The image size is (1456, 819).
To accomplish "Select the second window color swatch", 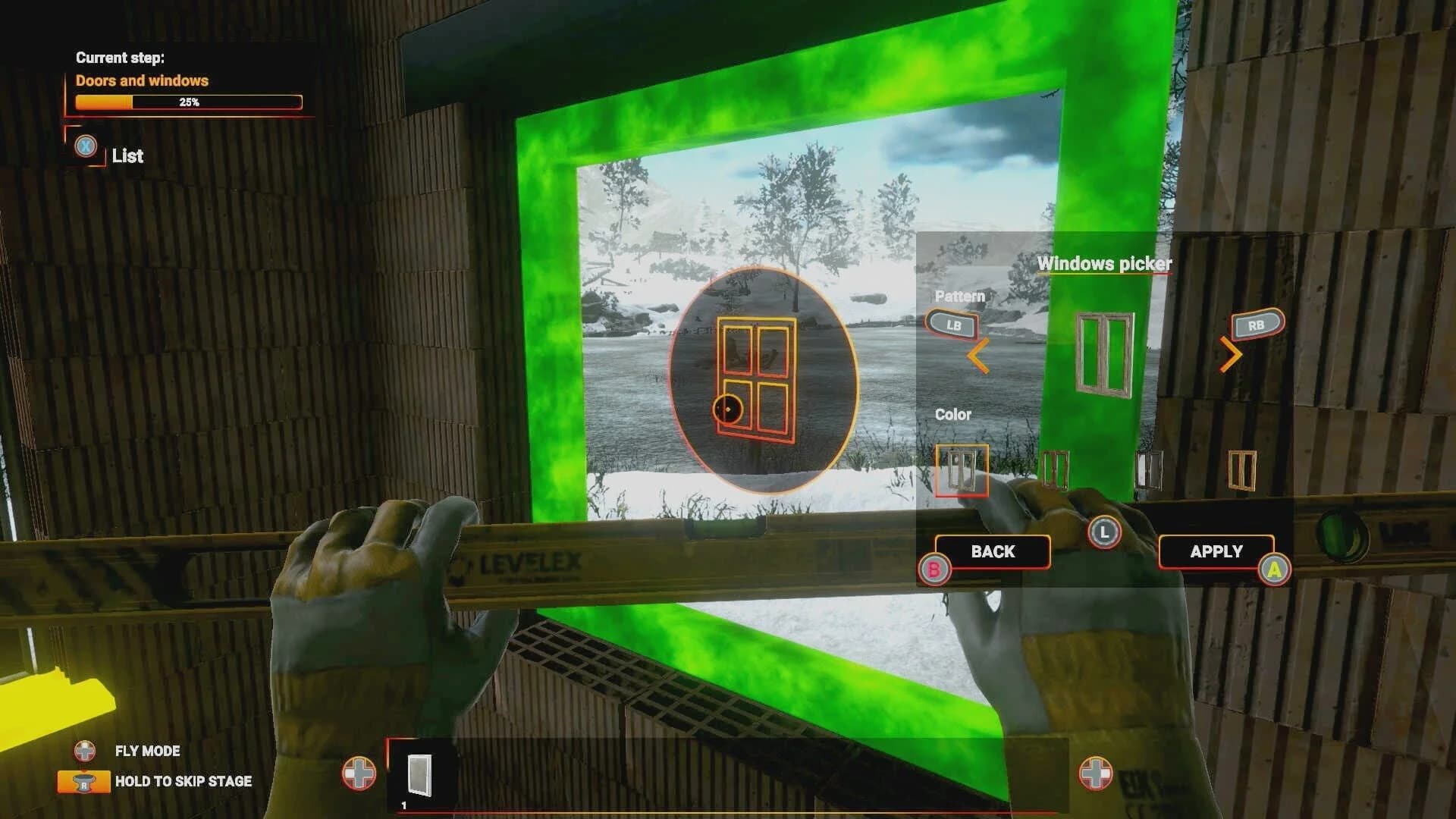I will (1056, 469).
